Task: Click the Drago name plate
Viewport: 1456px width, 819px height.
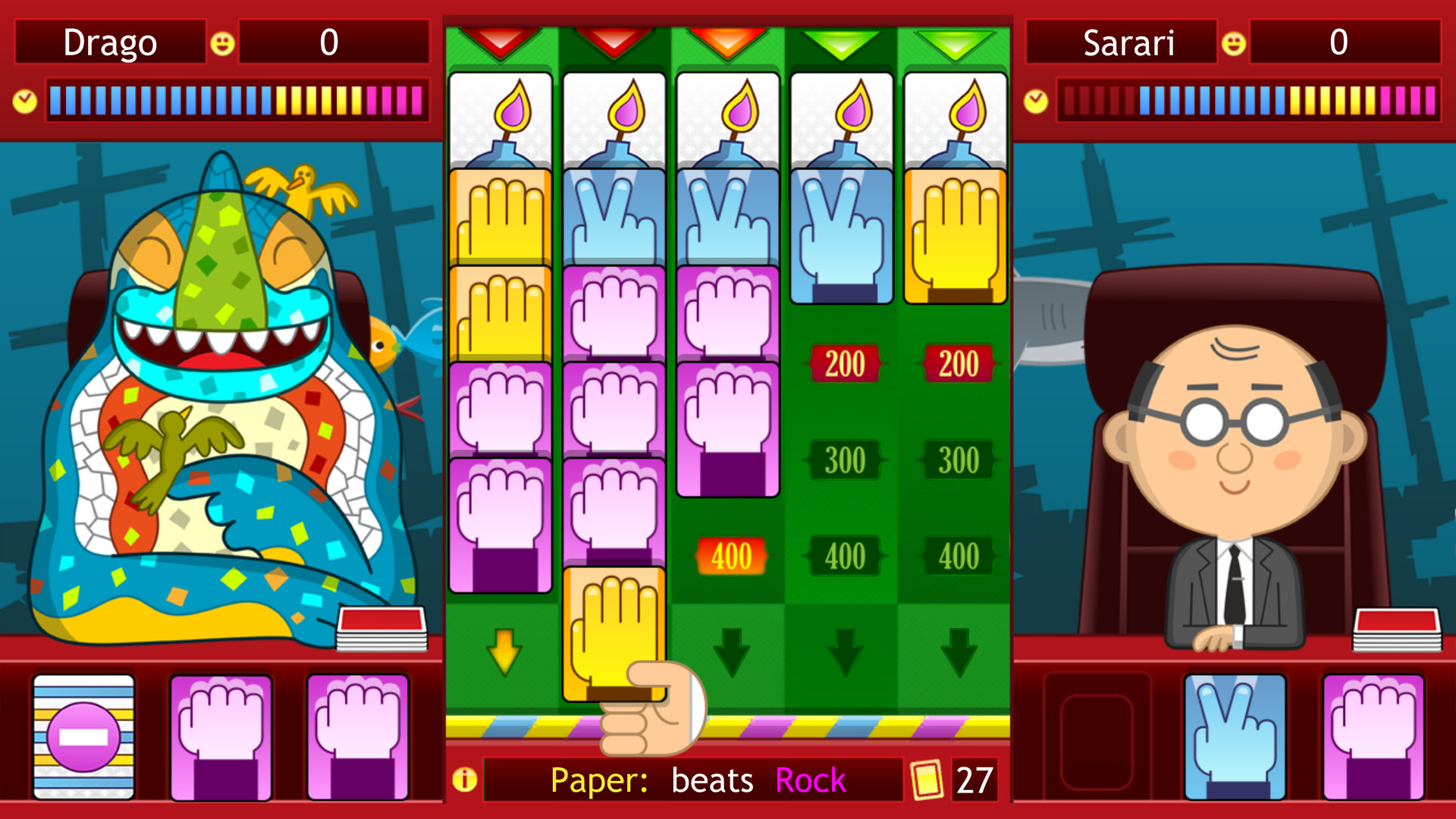Action: click(x=111, y=43)
